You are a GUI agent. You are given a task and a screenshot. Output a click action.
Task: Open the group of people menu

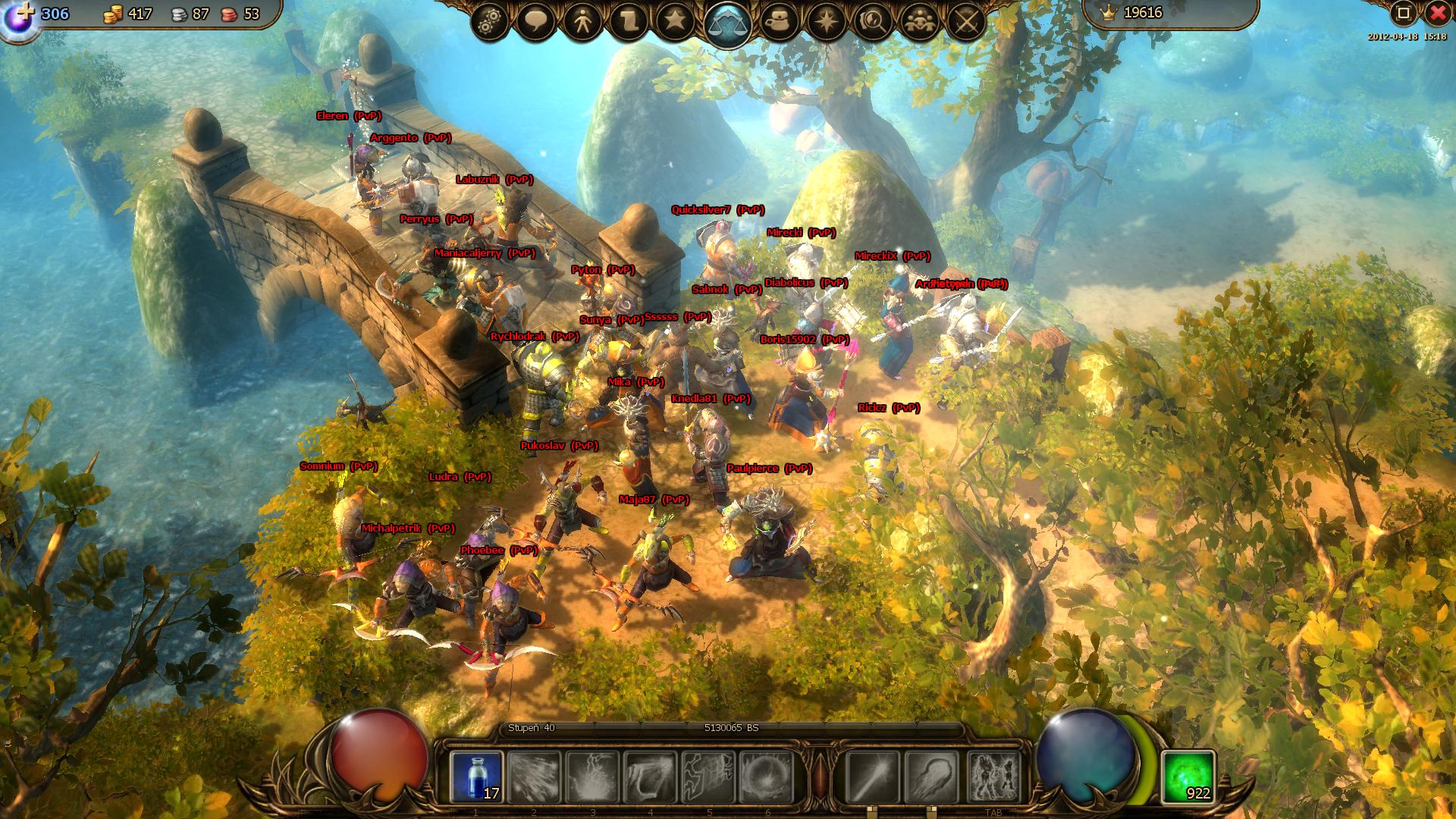tap(919, 22)
